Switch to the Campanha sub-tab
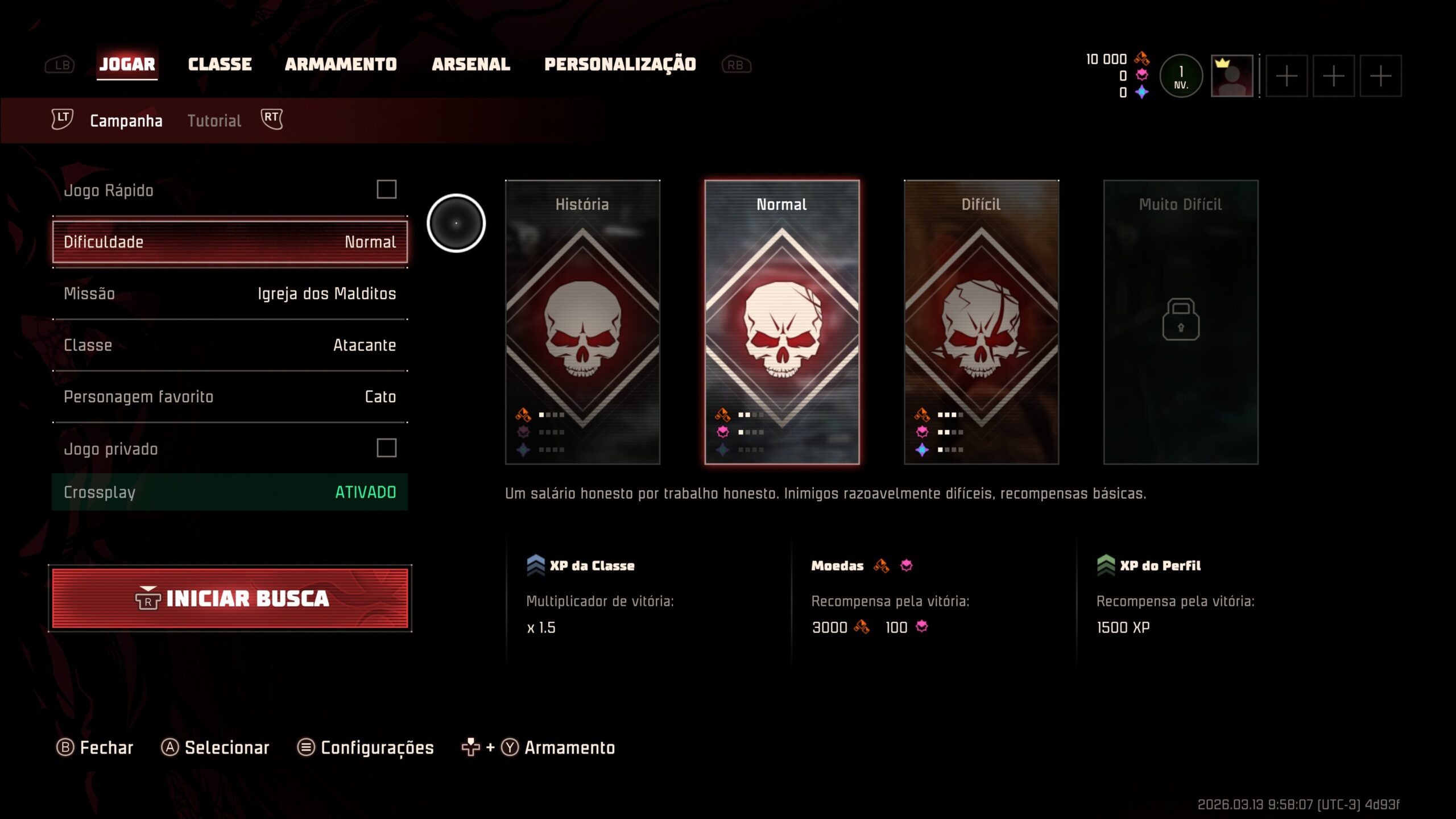The width and height of the screenshot is (1456, 819). [126, 121]
